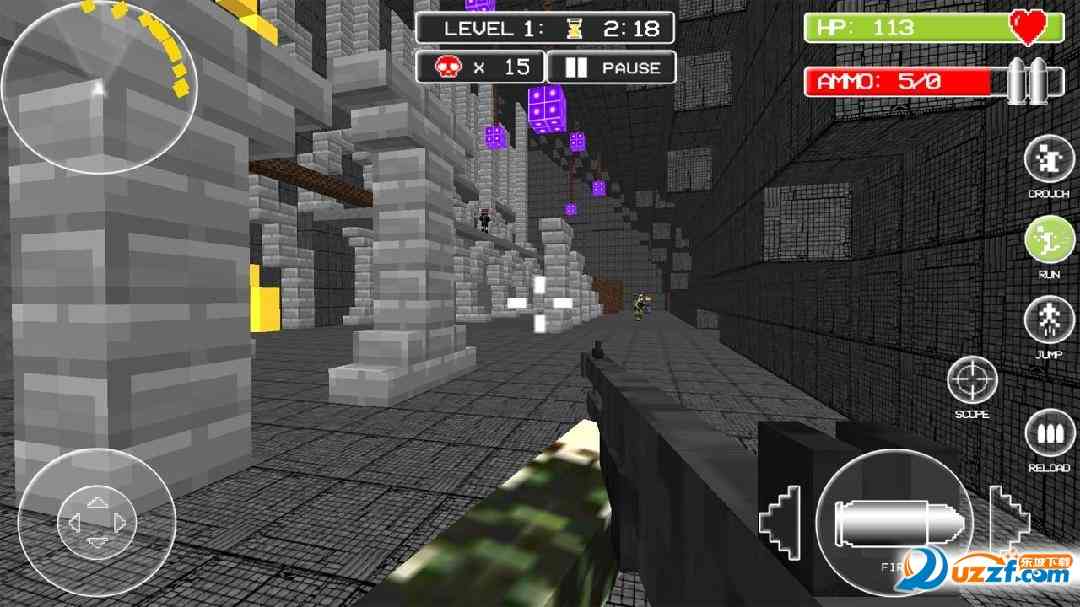Activate the Scope crosshair button
This screenshot has height=607, width=1080.
point(972,381)
